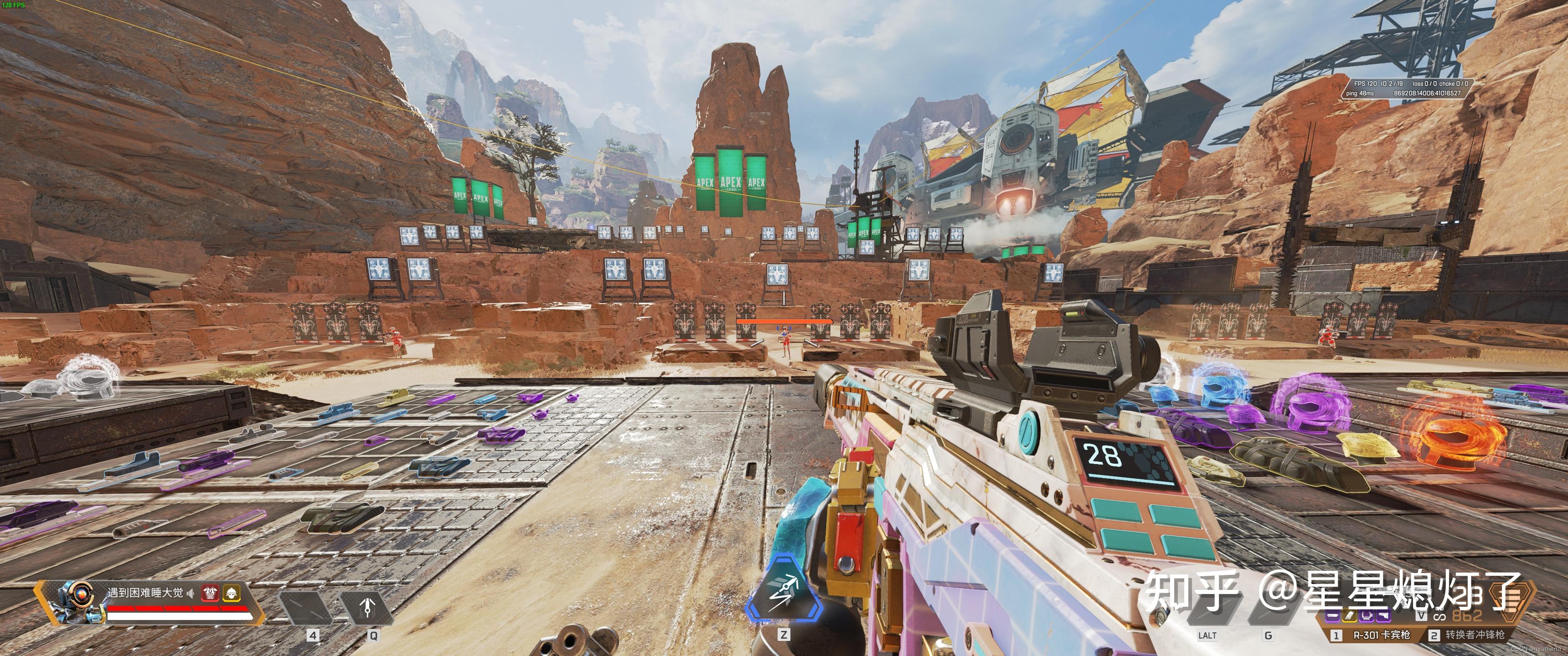This screenshot has height=656, width=1568.
Task: Click a purple attachment icon on the weapon panel
Action: click(x=1333, y=617)
